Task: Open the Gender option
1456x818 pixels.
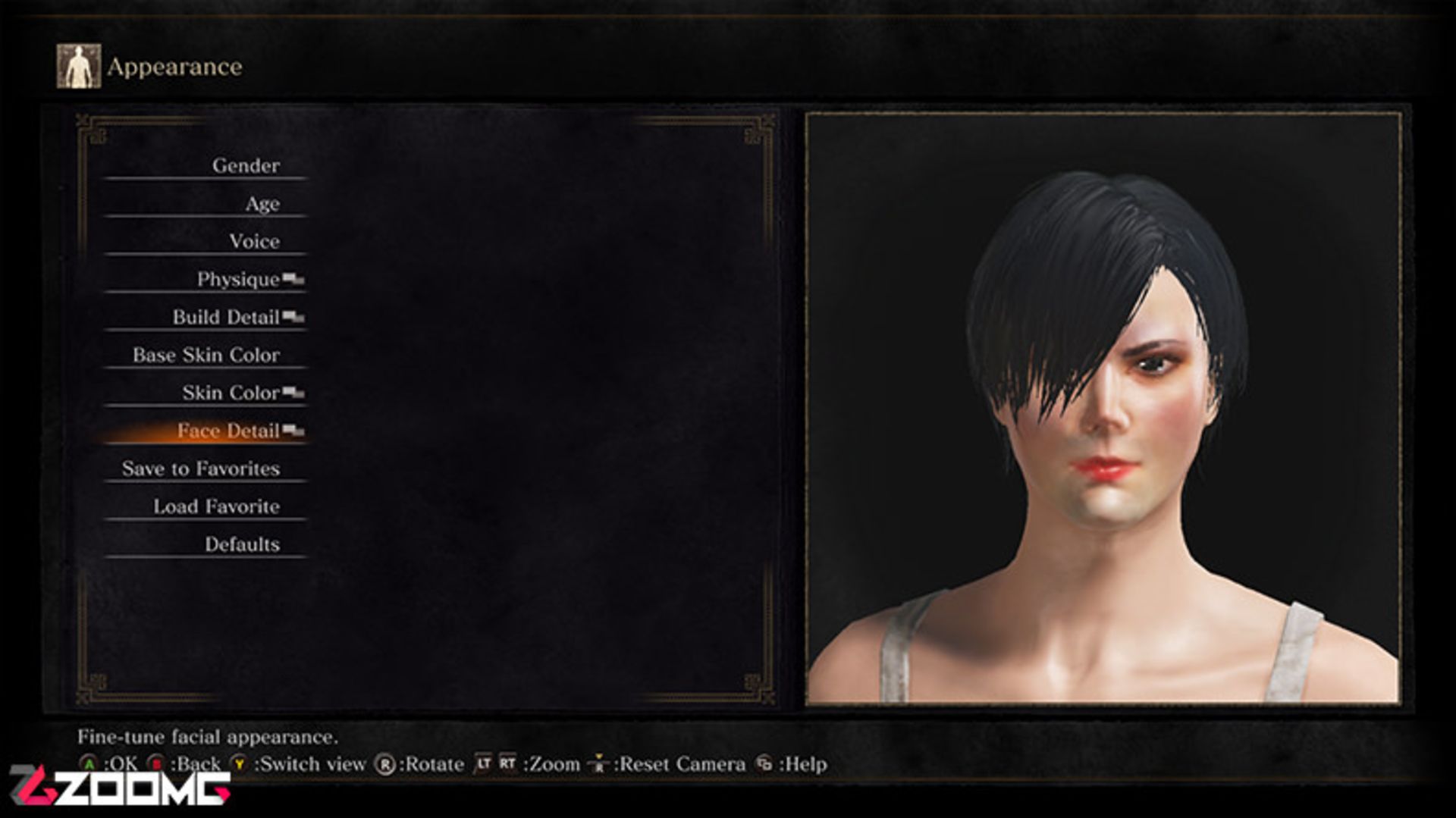Action: [x=246, y=165]
